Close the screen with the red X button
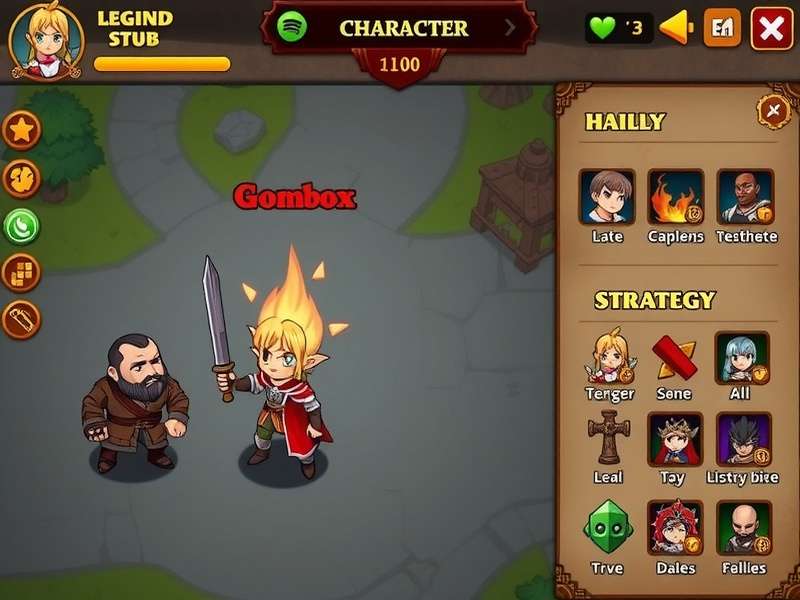Image resolution: width=800 pixels, height=600 pixels. (x=771, y=29)
